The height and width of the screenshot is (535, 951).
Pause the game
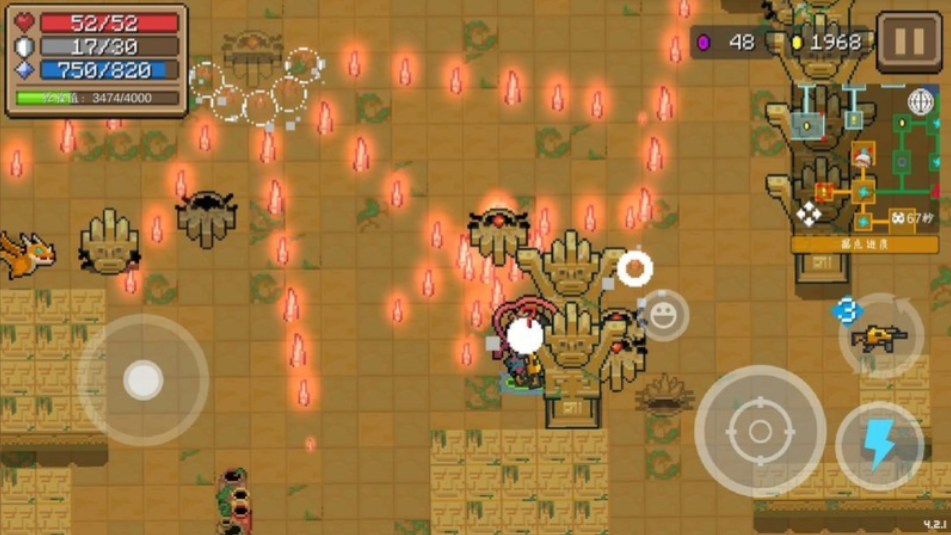pos(908,42)
